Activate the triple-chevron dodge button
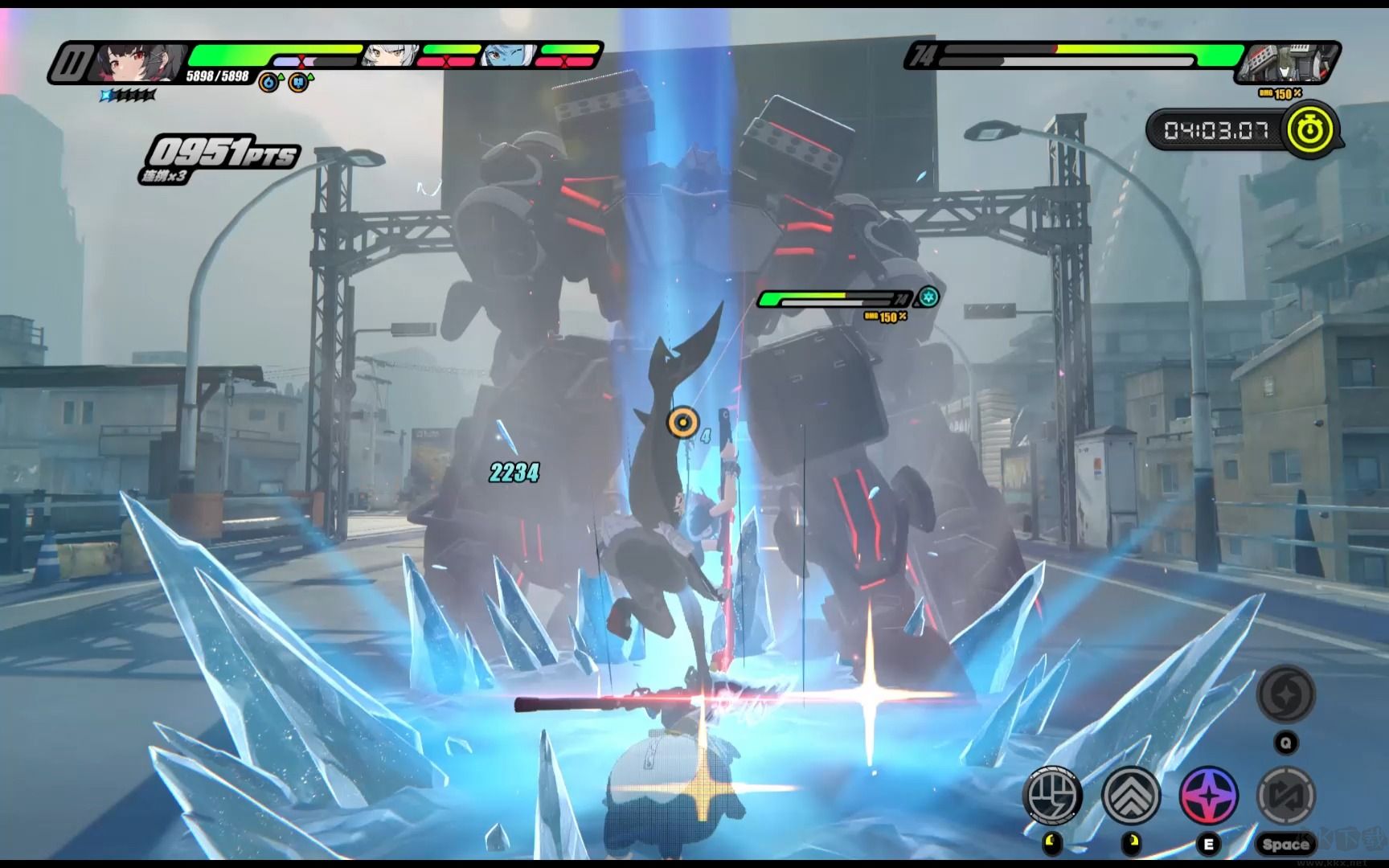 point(1130,795)
